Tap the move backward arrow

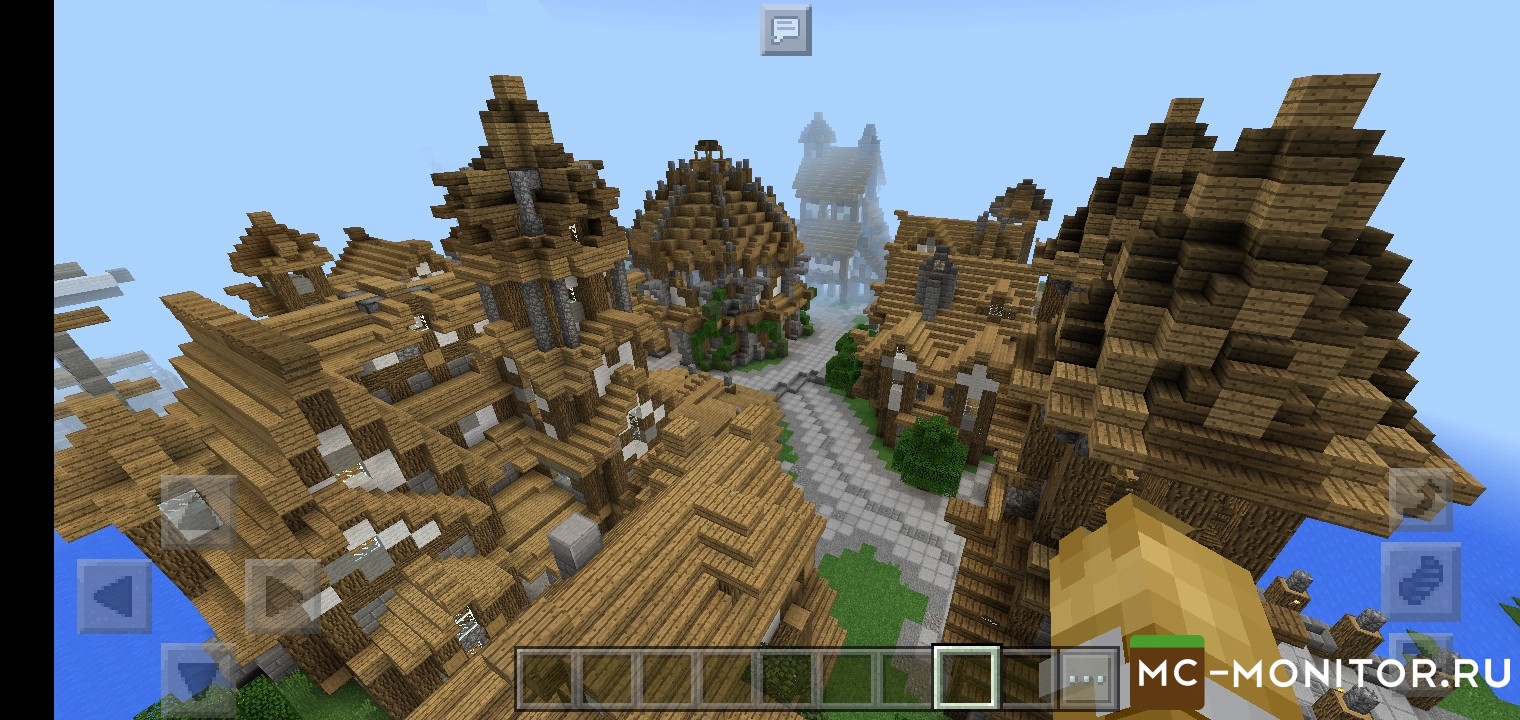pyautogui.click(x=198, y=675)
